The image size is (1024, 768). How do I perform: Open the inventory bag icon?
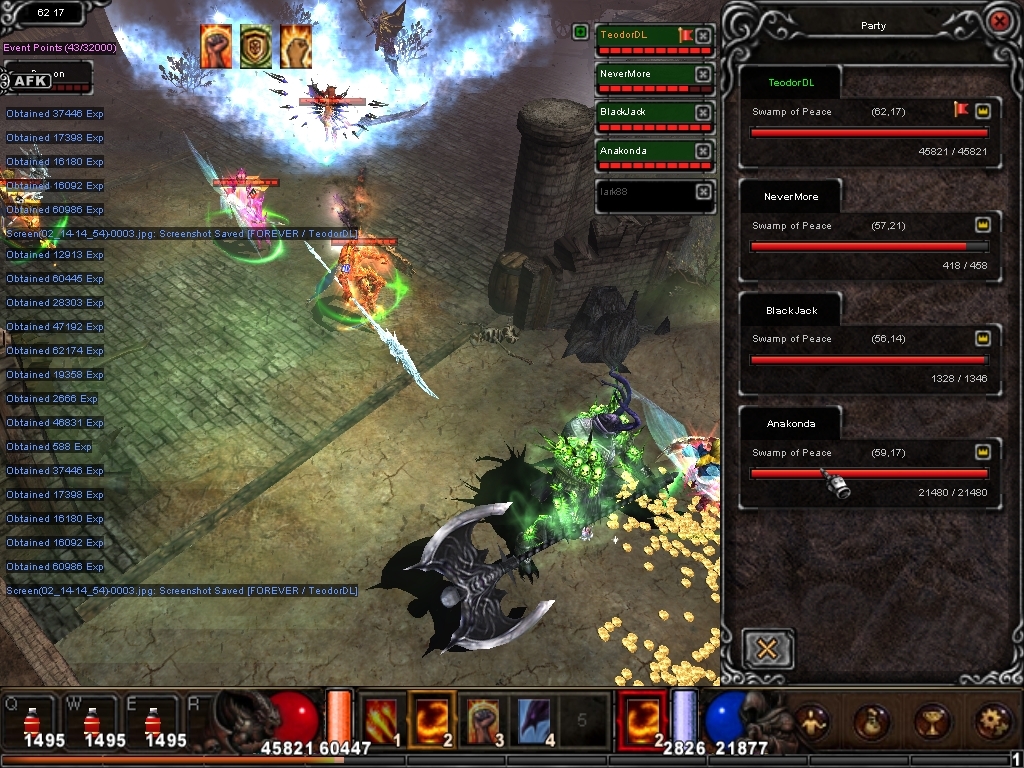[871, 720]
